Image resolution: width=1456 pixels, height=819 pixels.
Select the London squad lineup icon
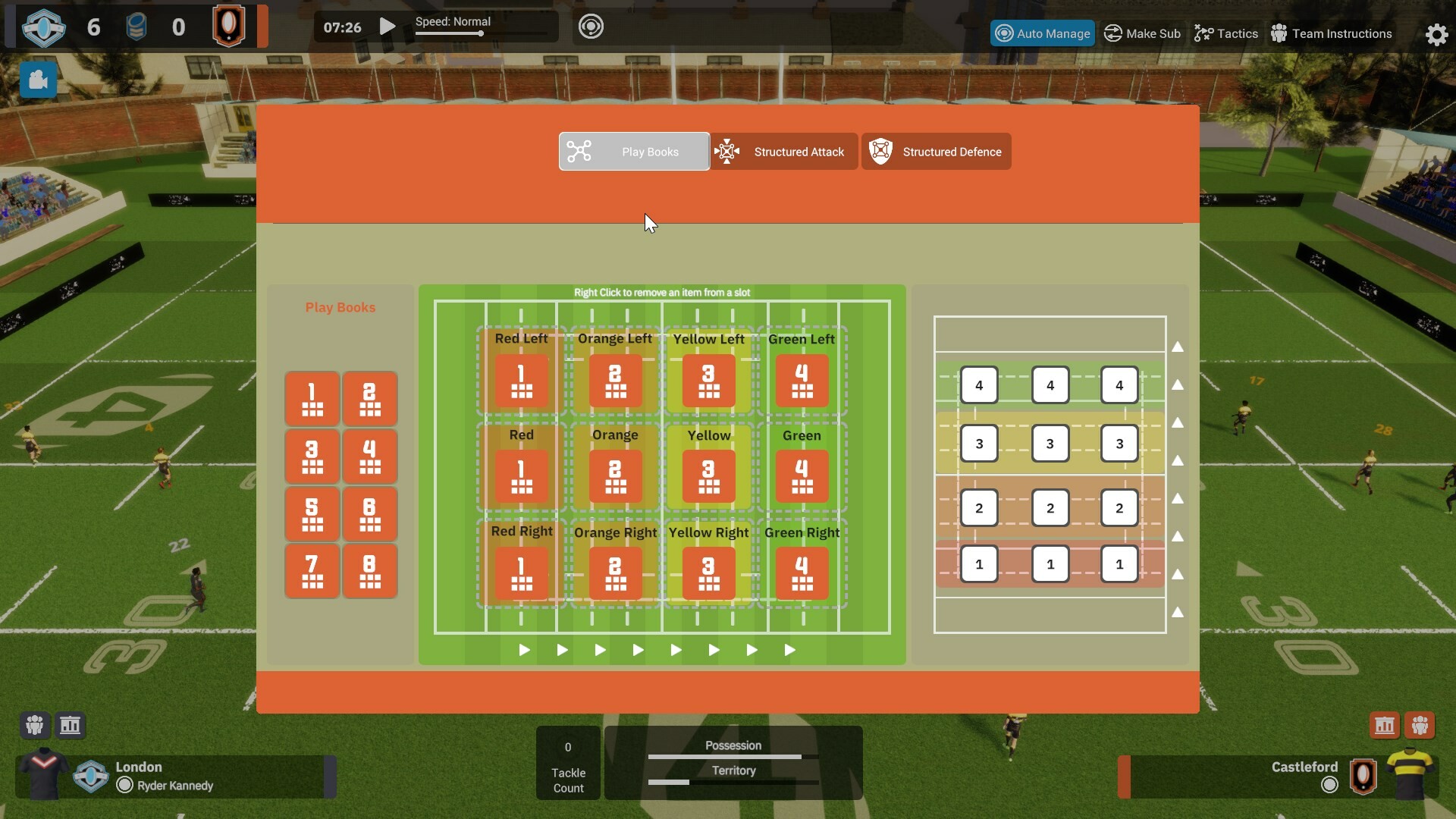[33, 725]
